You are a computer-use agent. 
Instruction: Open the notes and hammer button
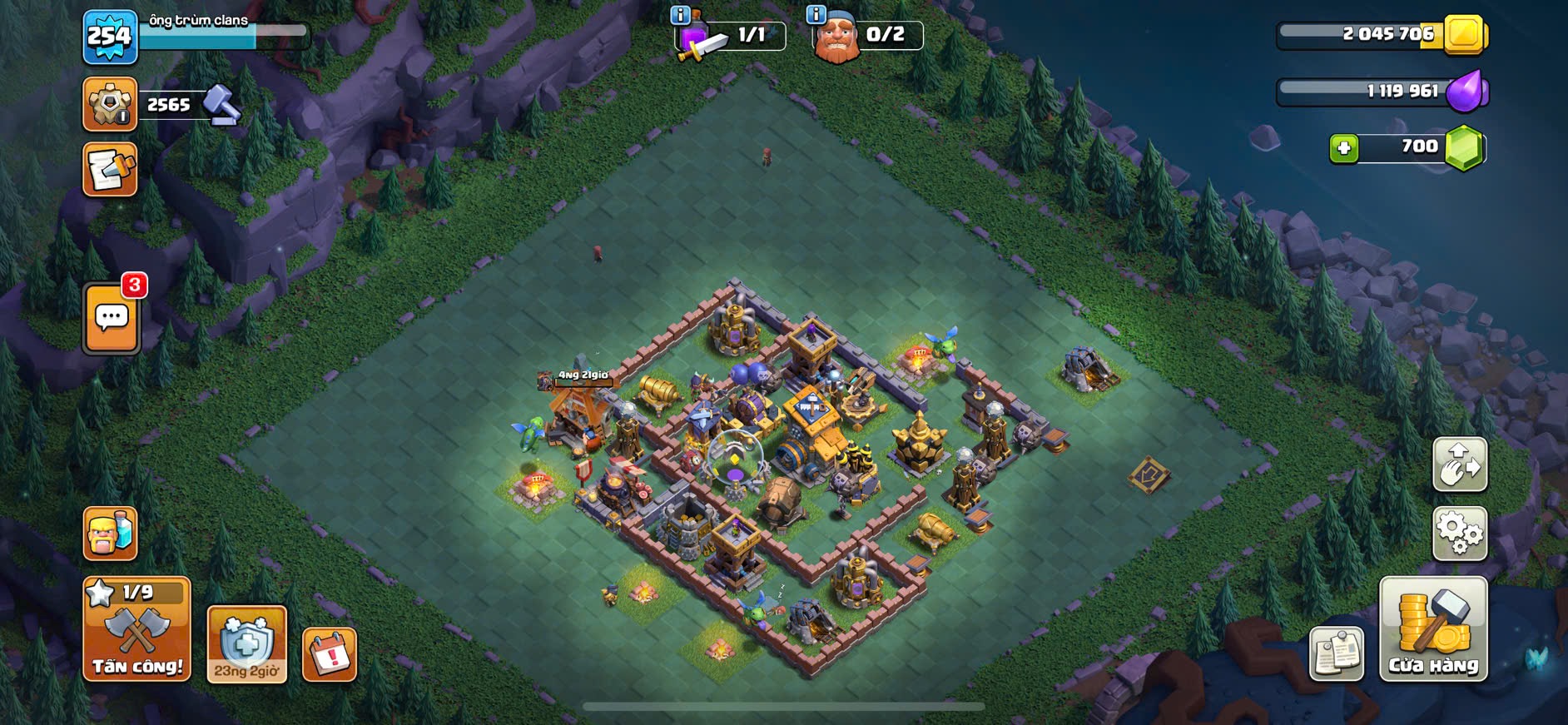[x=110, y=170]
